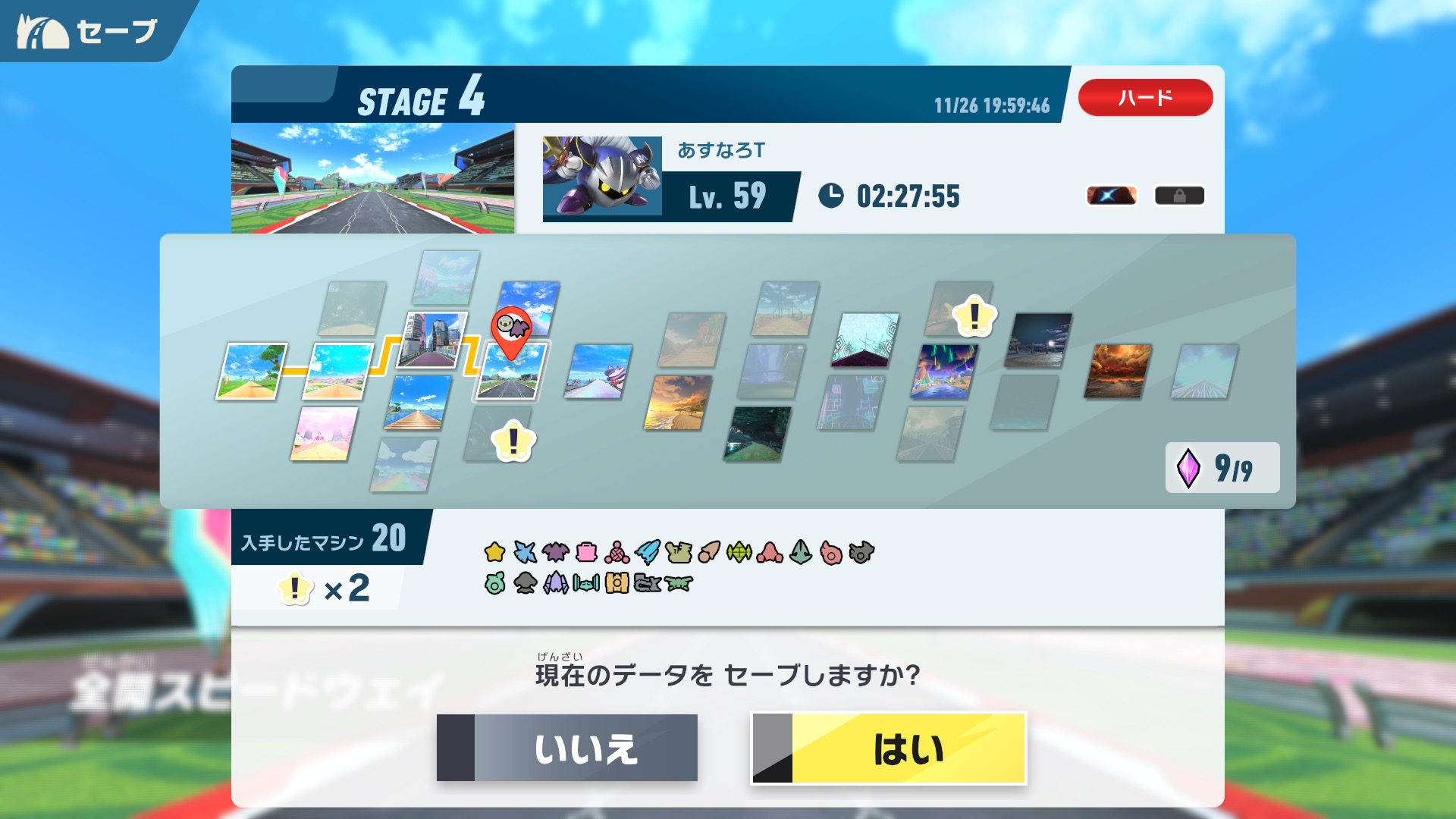
Task: Click the red ハード difficulty badge
Action: (1145, 98)
